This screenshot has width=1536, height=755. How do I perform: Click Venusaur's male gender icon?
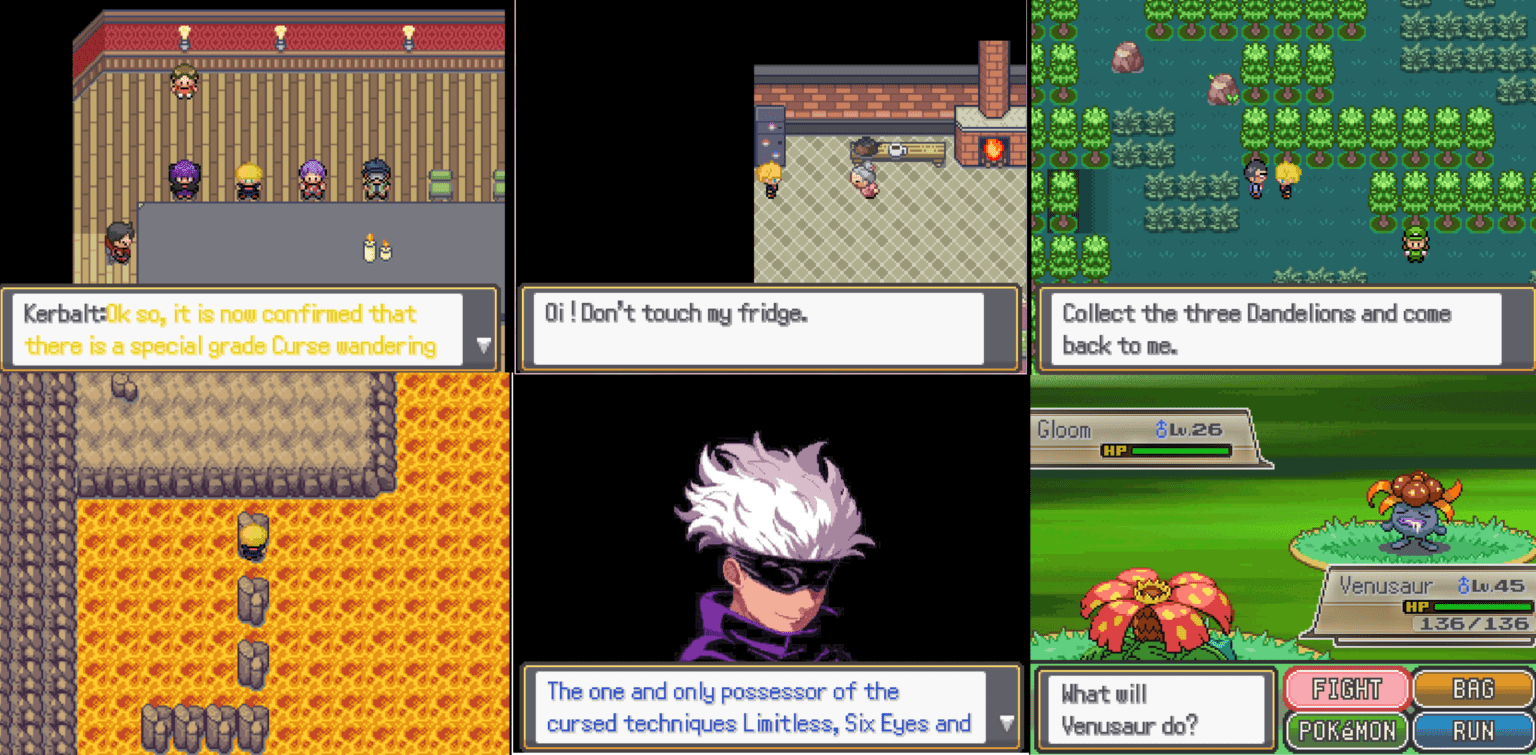[x=1463, y=585]
